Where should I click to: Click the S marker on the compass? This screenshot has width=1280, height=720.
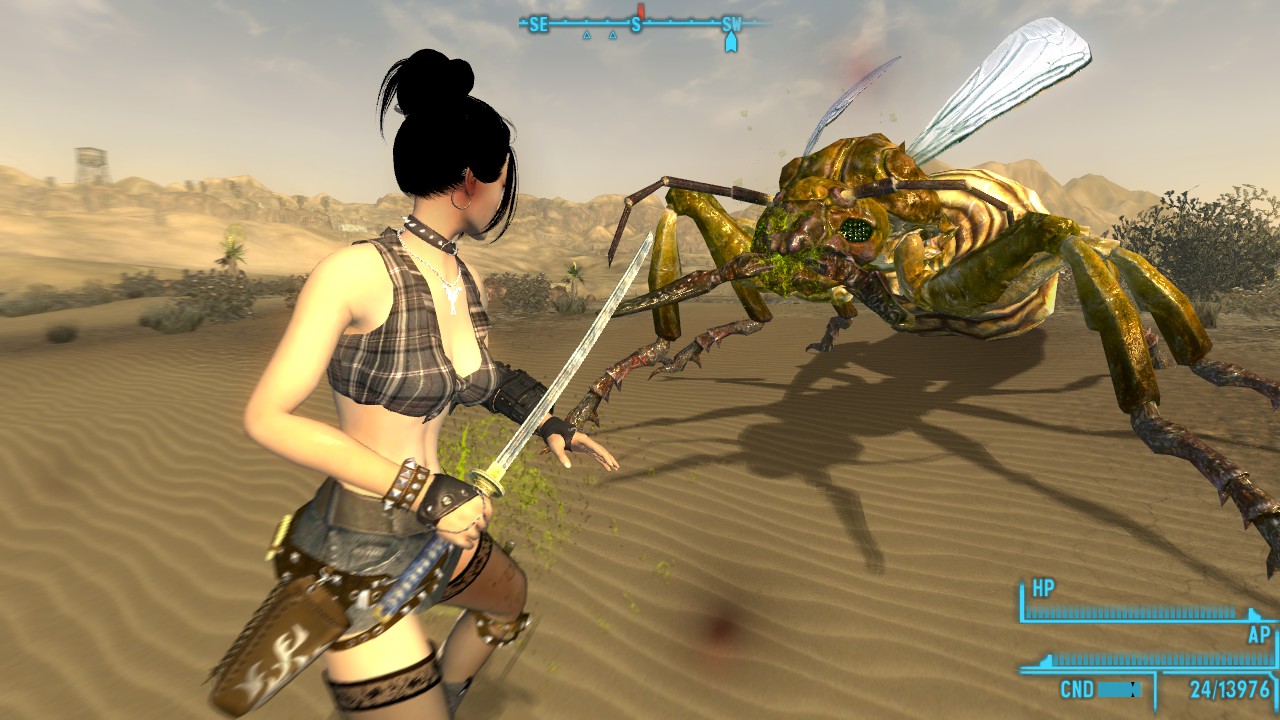click(x=636, y=22)
